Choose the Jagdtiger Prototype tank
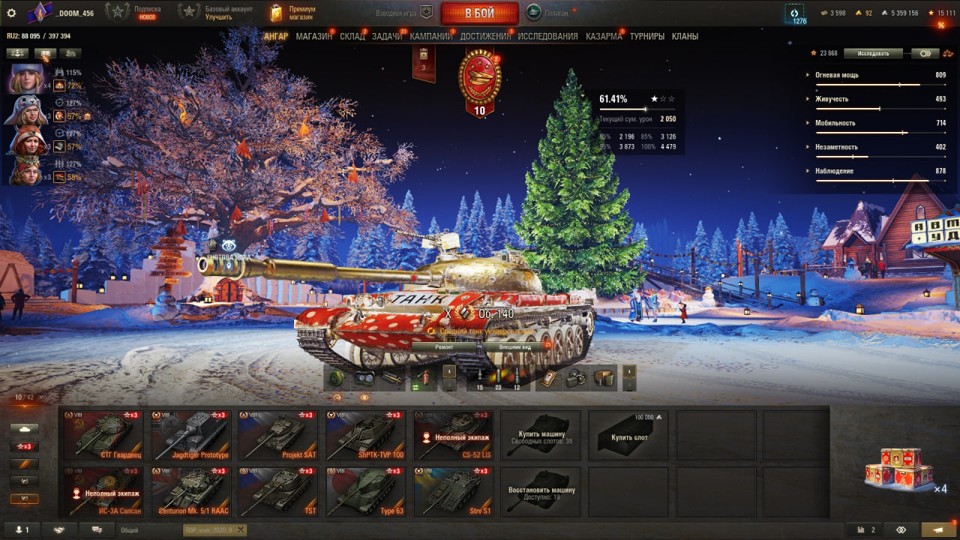The image size is (960, 540). [x=190, y=436]
